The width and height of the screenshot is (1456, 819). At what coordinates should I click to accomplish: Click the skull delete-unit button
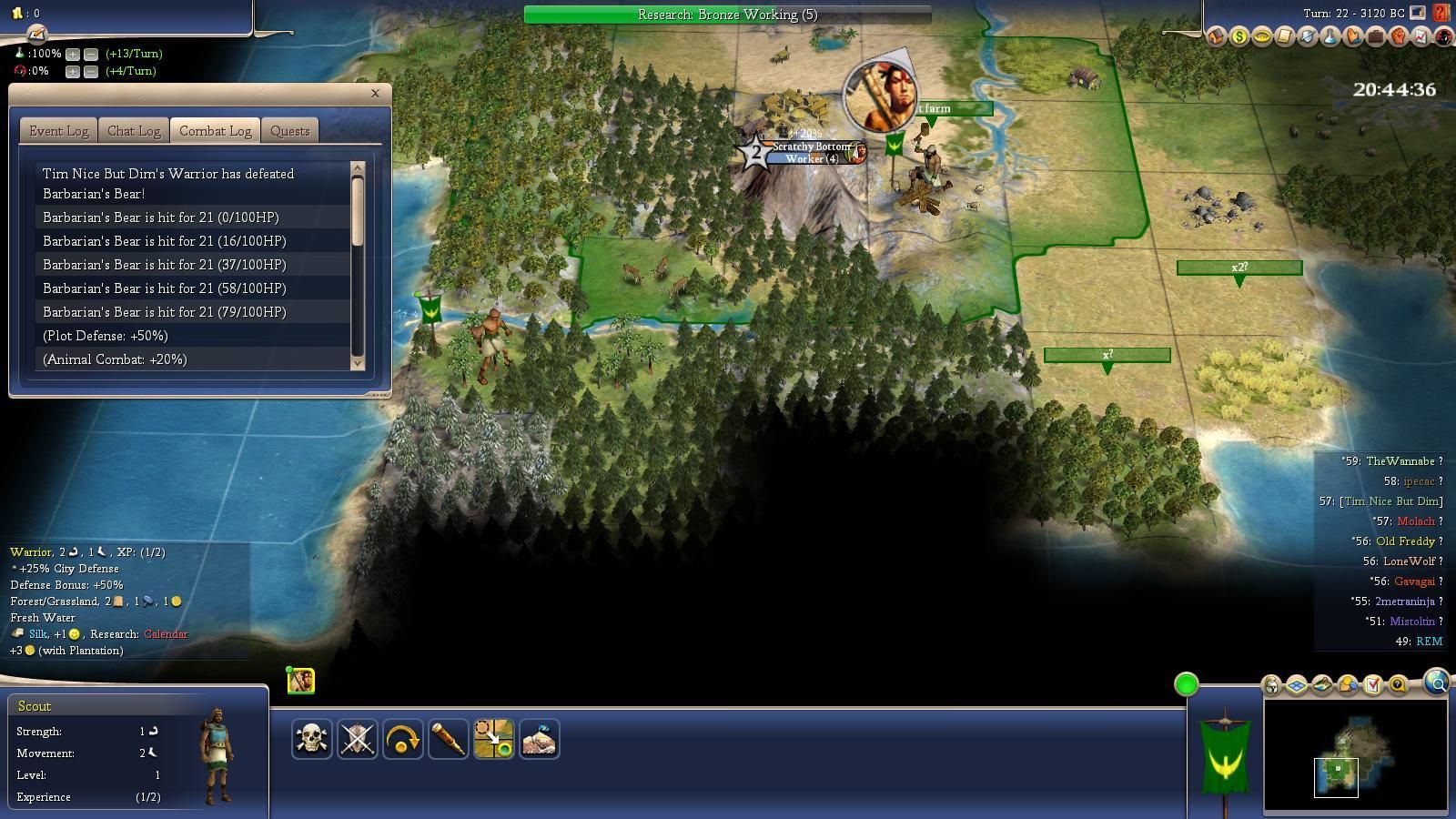[311, 739]
